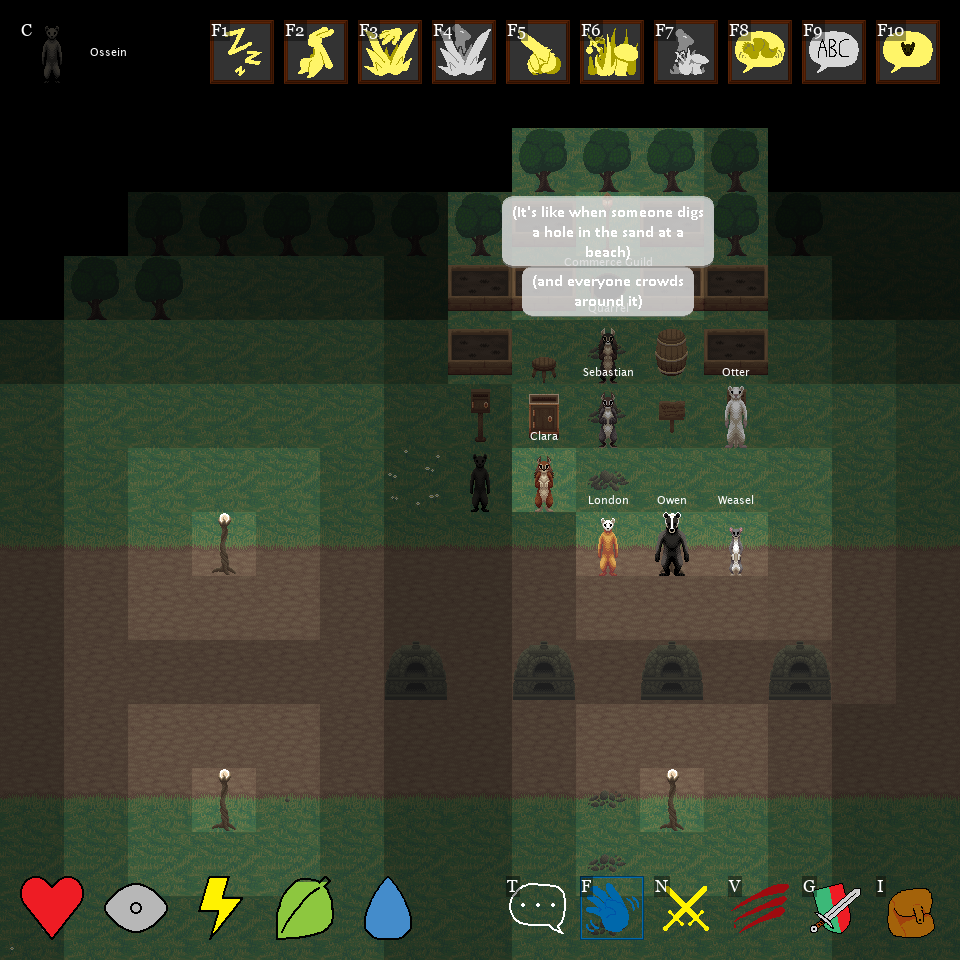
Task: Click the red heart health icon
Action: click(x=52, y=906)
